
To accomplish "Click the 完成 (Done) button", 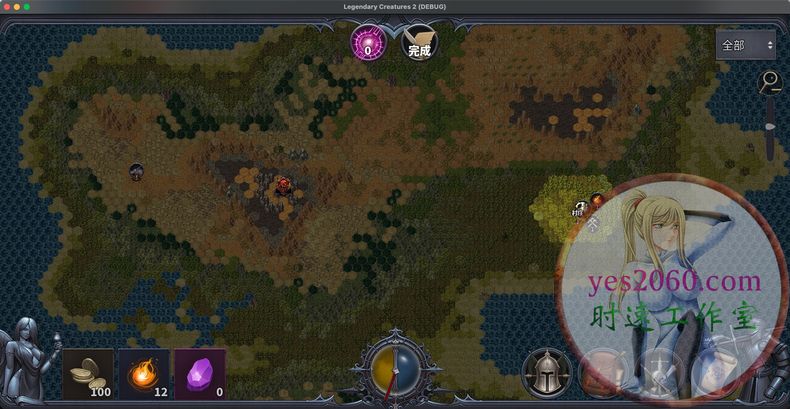I will pyautogui.click(x=419, y=44).
